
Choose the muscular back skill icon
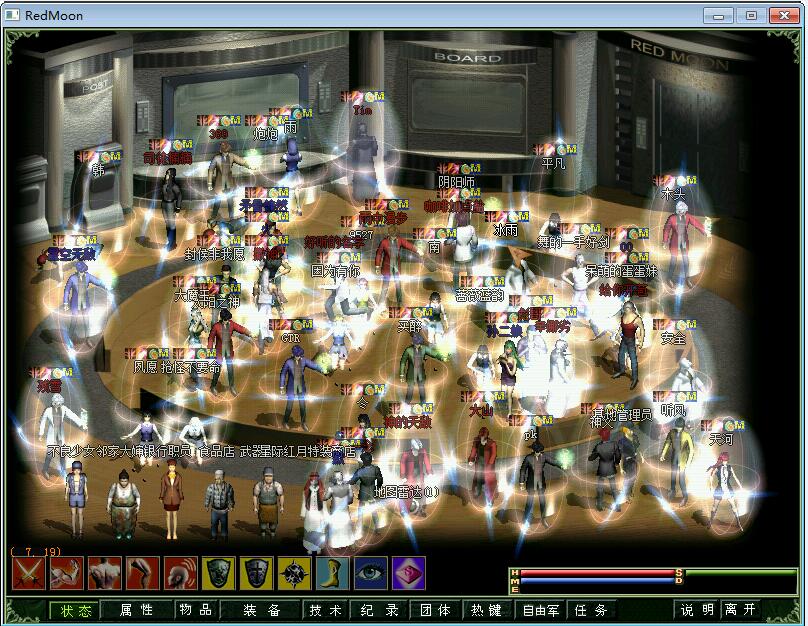[104, 574]
